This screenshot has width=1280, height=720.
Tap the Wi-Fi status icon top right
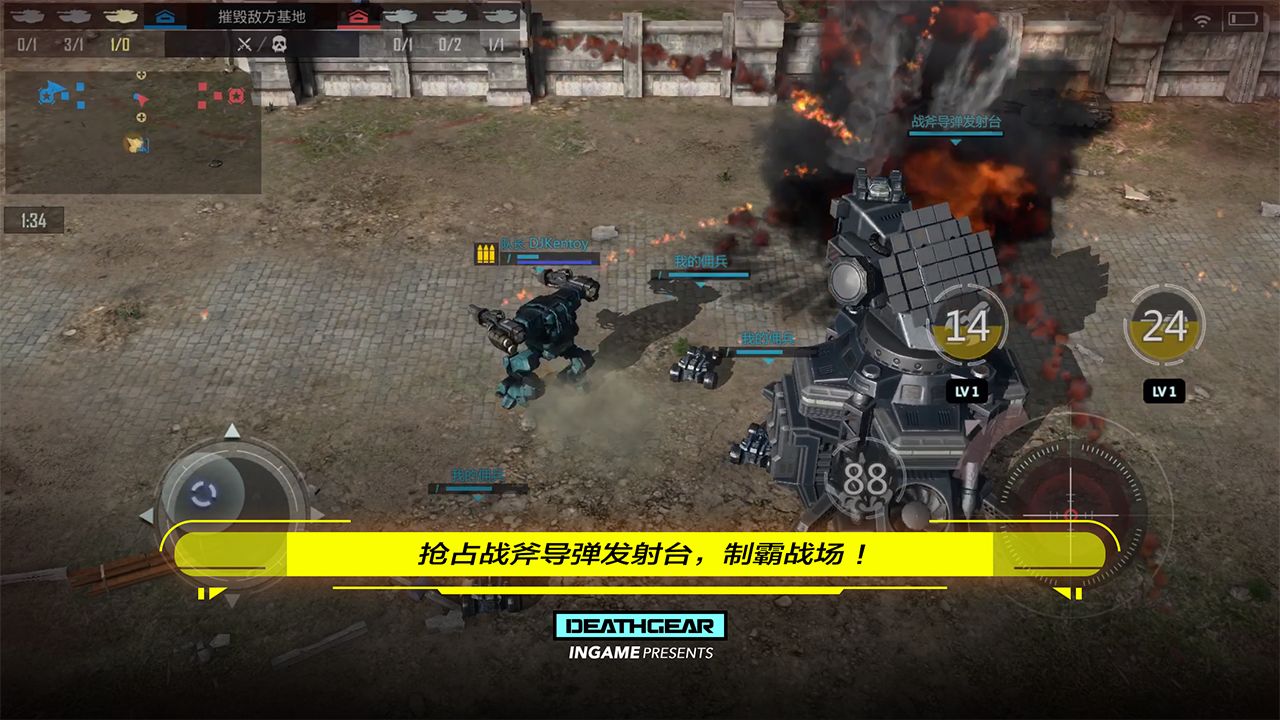click(1201, 18)
